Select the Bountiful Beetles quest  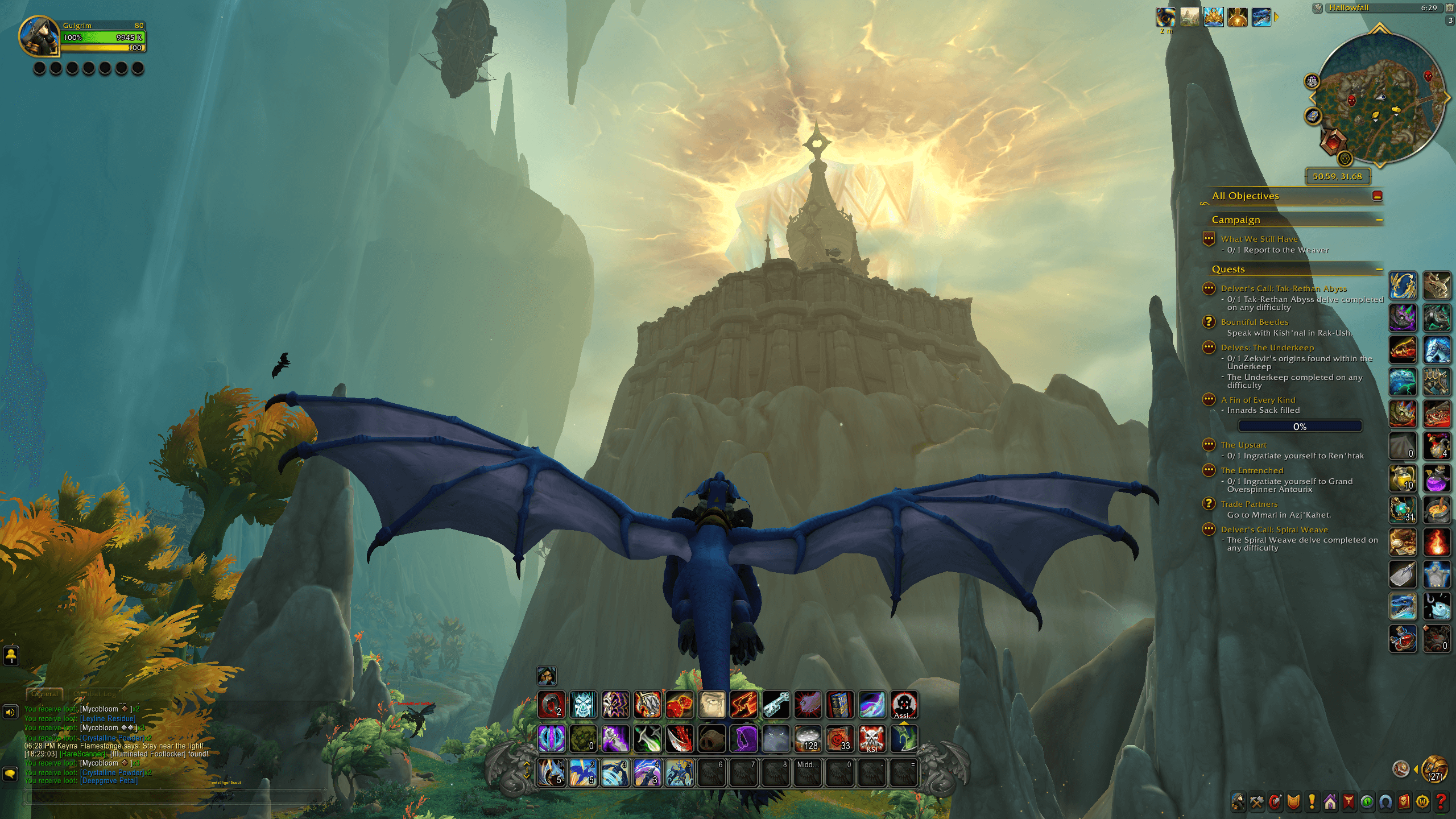(x=1254, y=322)
